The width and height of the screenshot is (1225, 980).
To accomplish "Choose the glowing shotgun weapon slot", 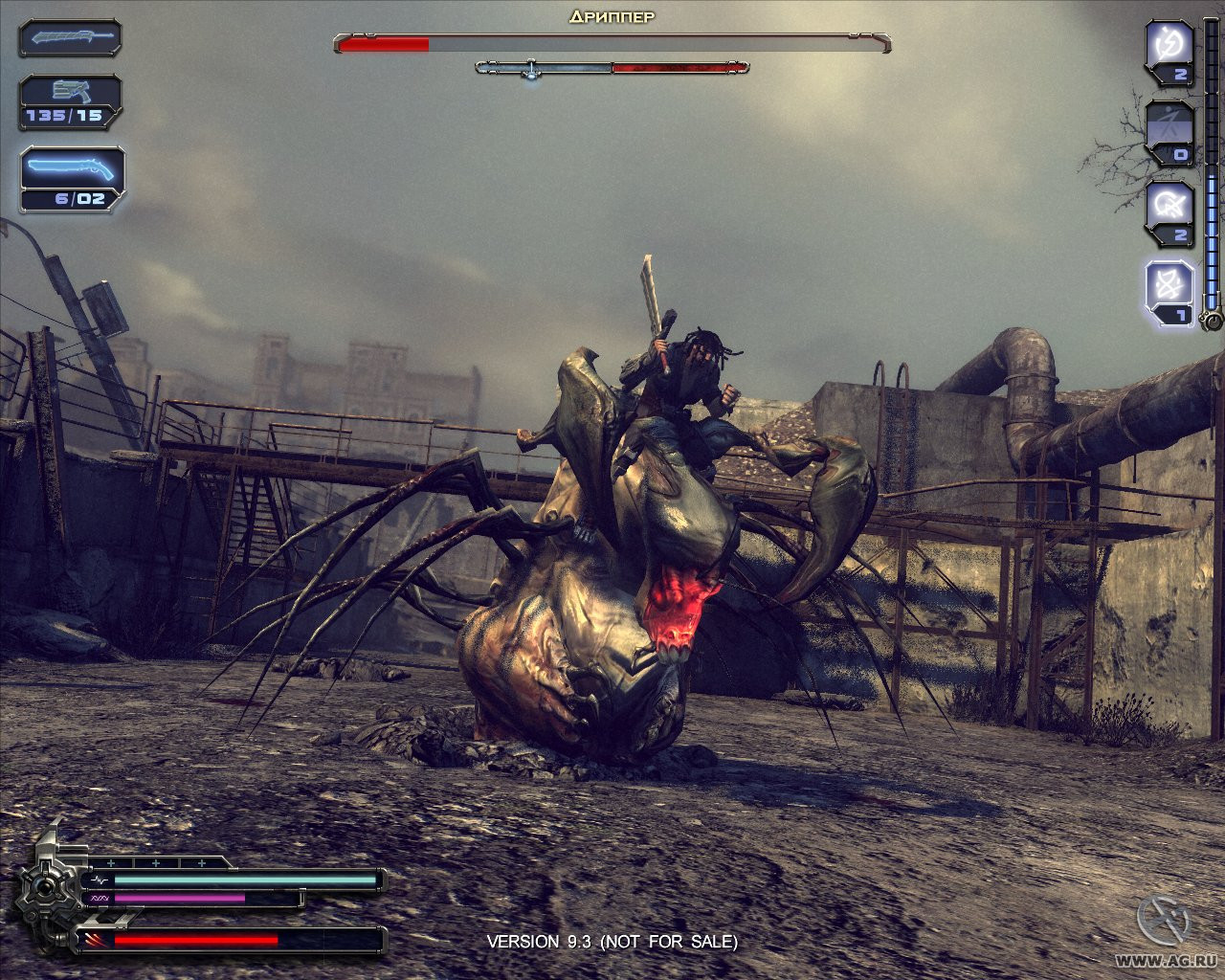I will pos(72,170).
